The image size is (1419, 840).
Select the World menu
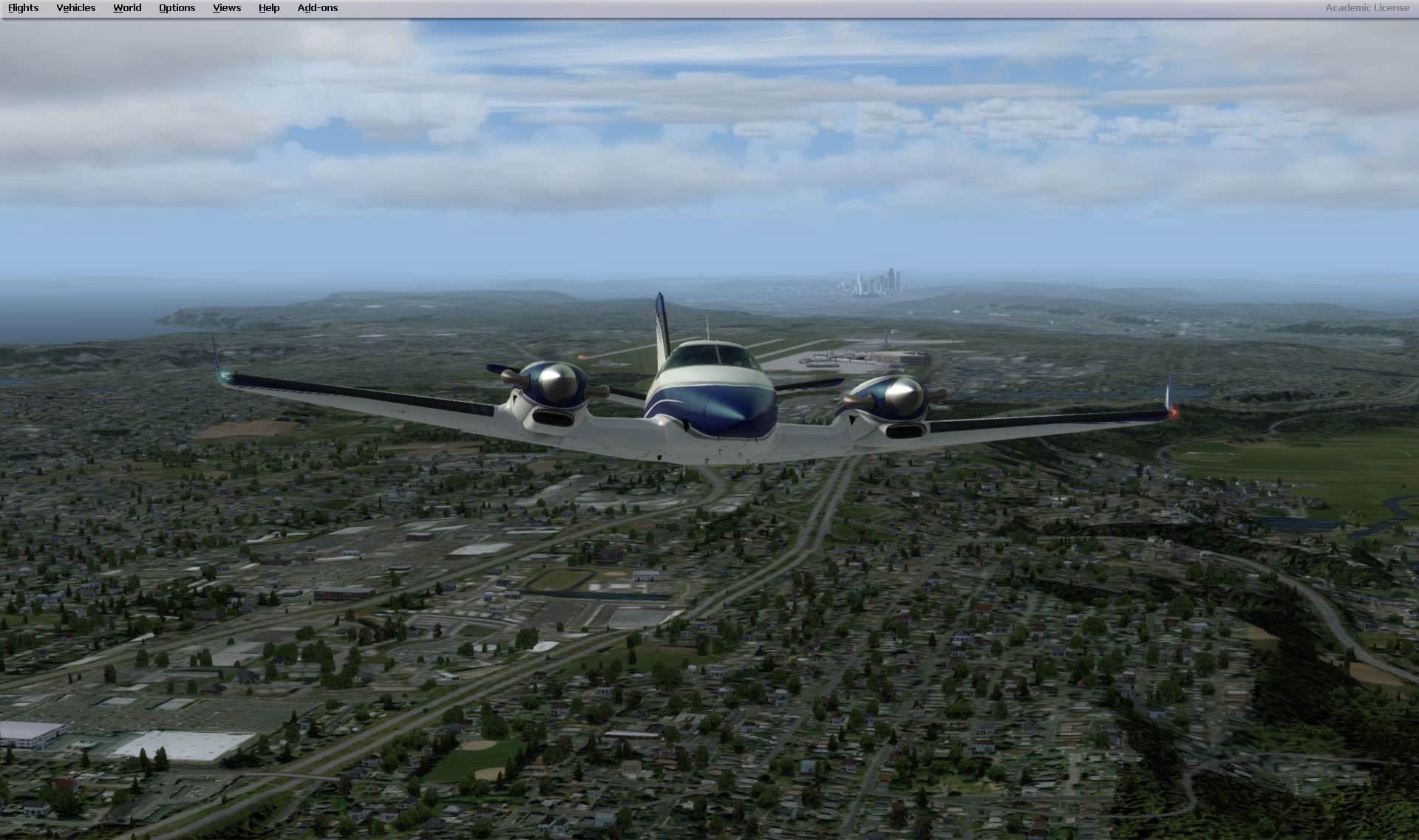[127, 8]
